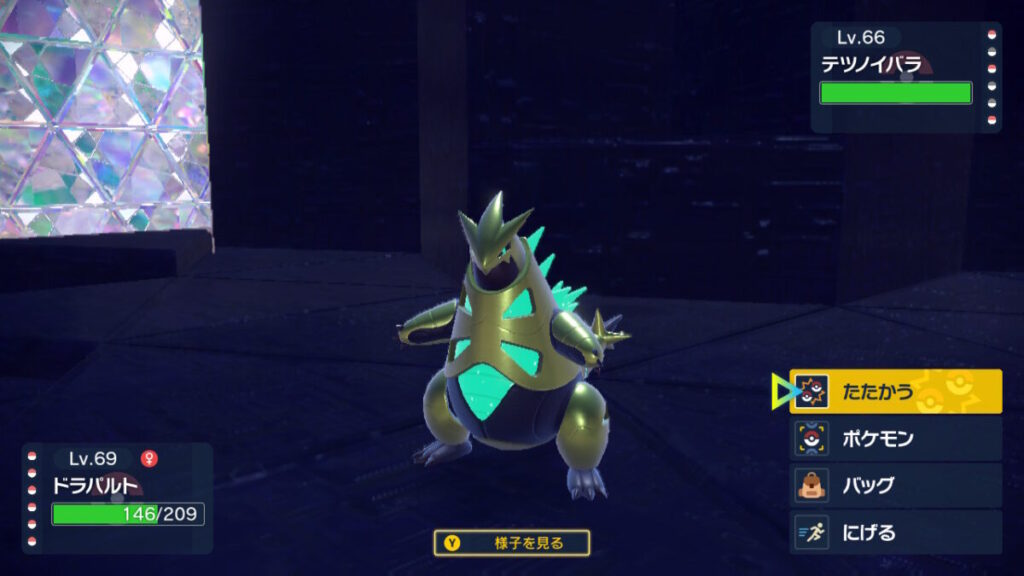Open the ポケモン party menu
Screen dimensions: 1024x576
(896, 439)
